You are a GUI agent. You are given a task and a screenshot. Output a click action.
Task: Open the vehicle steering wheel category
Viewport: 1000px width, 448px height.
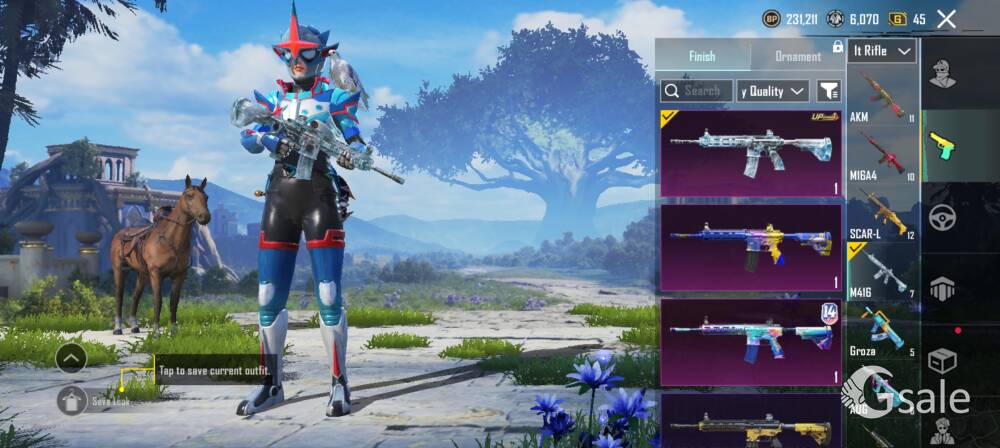click(943, 216)
